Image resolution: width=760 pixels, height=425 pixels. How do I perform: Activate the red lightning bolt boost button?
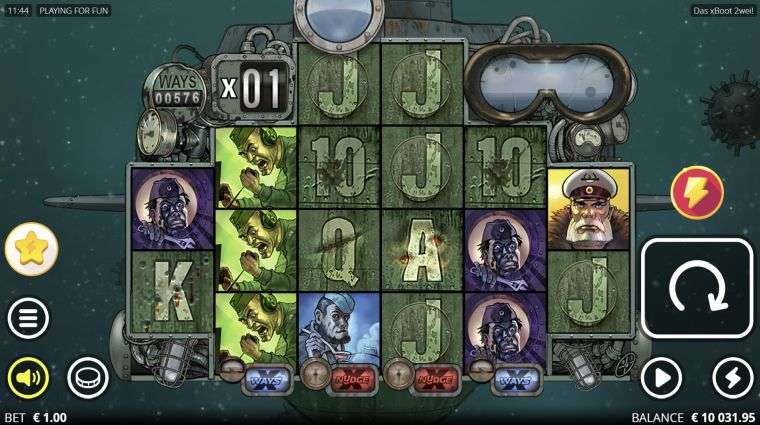point(697,192)
